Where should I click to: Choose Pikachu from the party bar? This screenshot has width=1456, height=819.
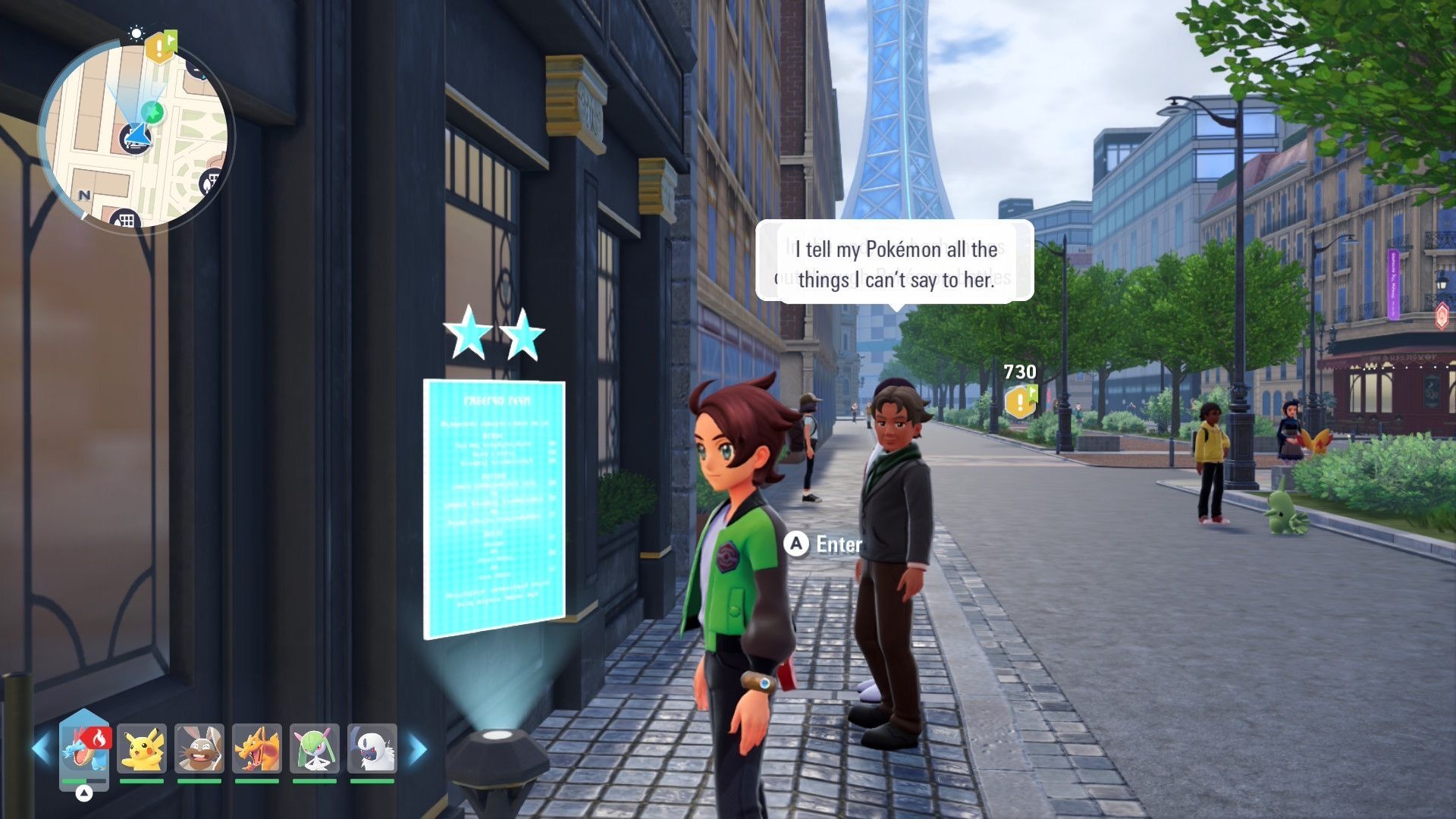(142, 749)
